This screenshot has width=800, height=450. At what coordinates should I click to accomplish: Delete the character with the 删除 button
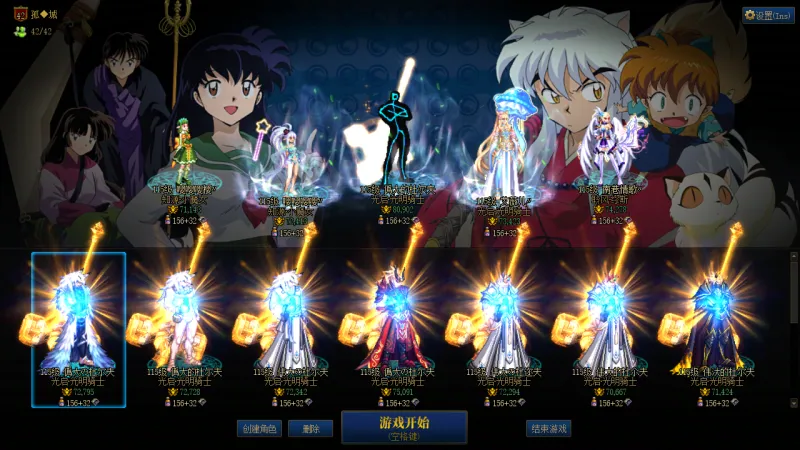310,429
